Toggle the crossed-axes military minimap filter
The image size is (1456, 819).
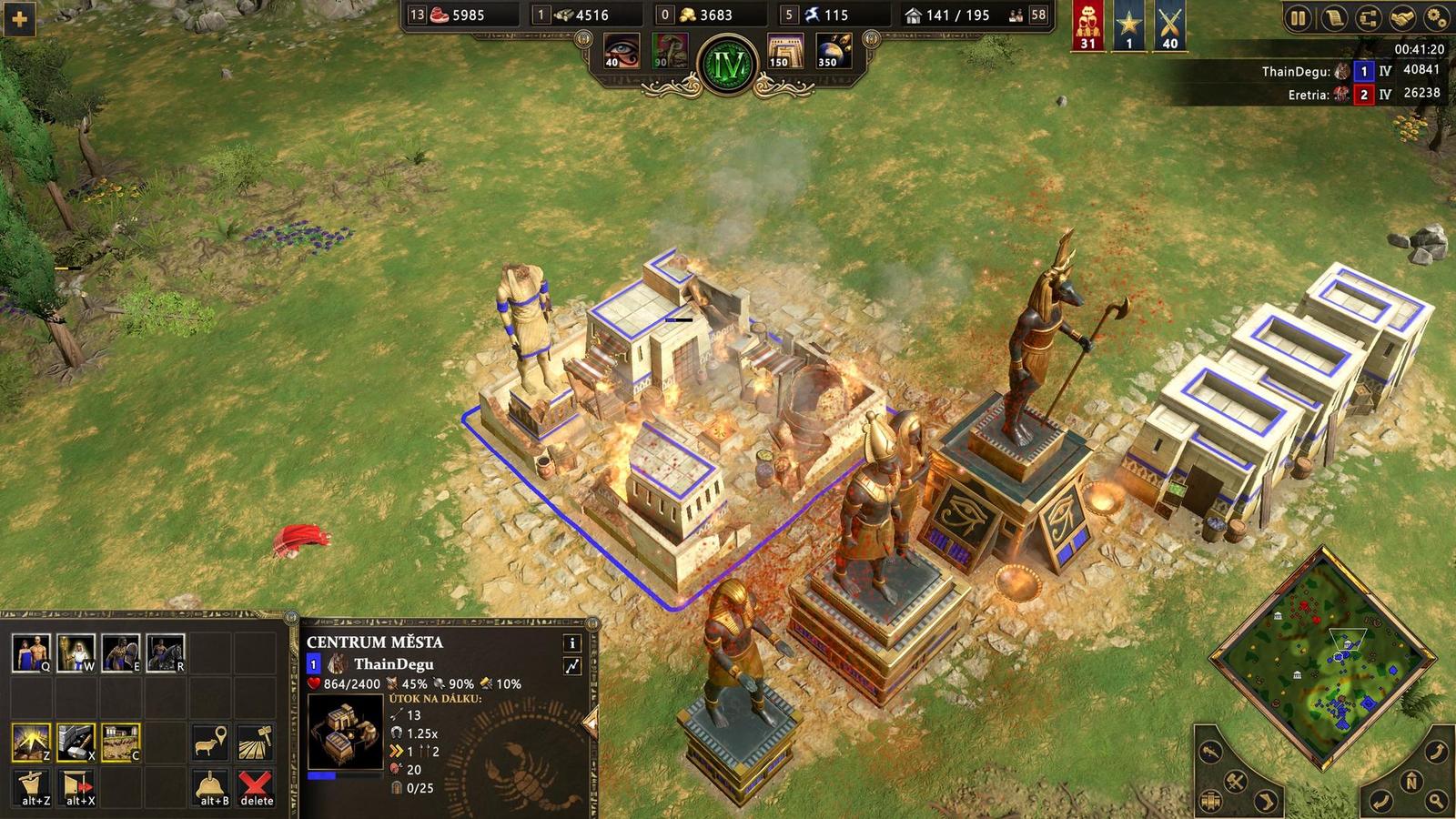point(1235,782)
